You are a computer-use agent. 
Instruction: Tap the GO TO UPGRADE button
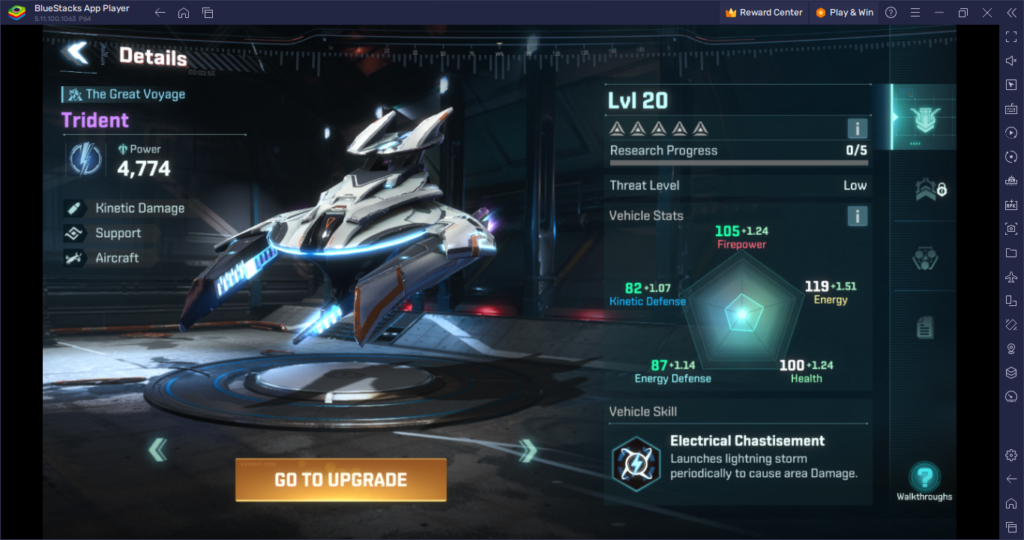pos(340,480)
